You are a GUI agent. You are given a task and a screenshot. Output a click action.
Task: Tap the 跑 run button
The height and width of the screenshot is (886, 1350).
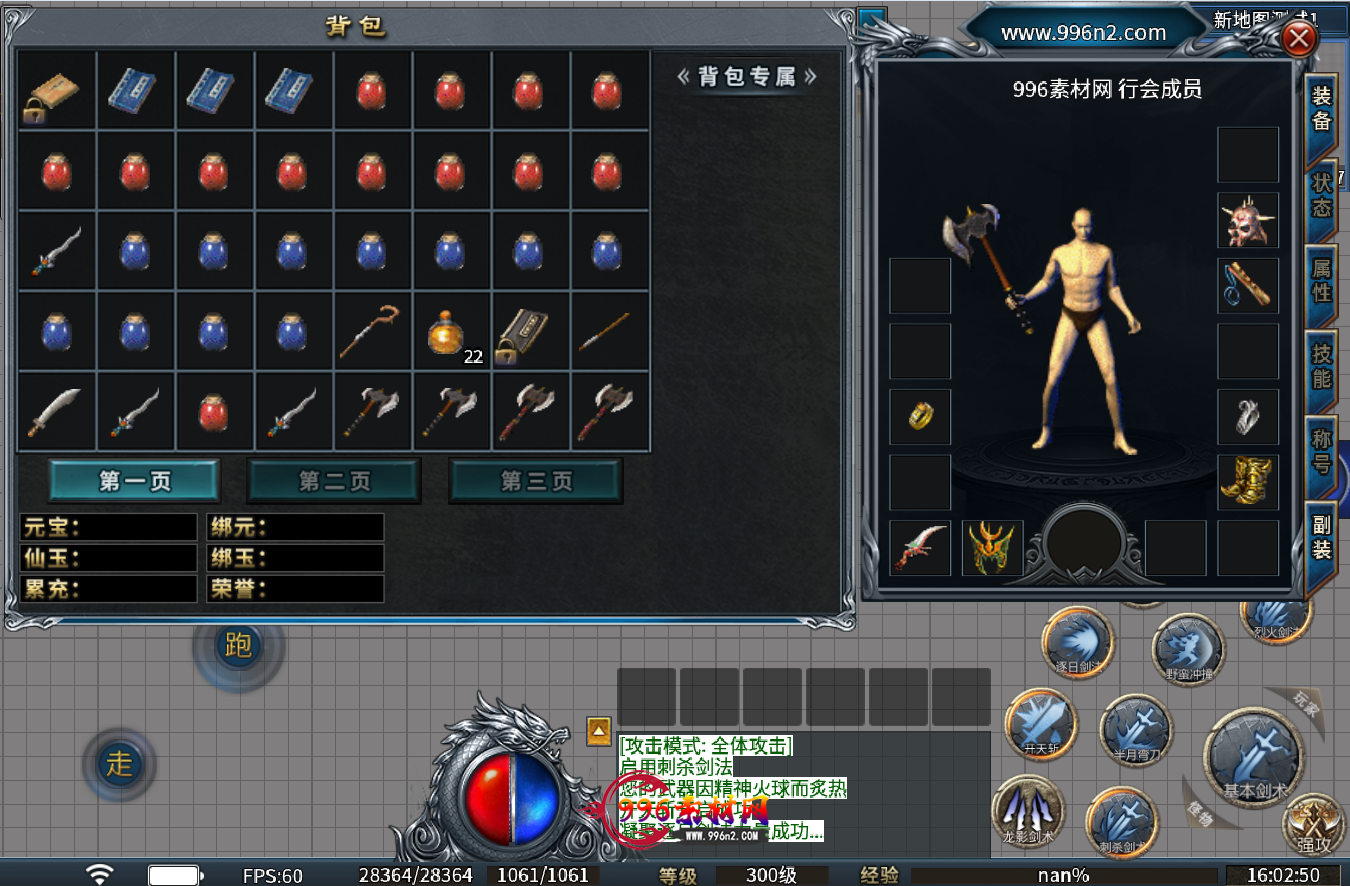click(238, 646)
